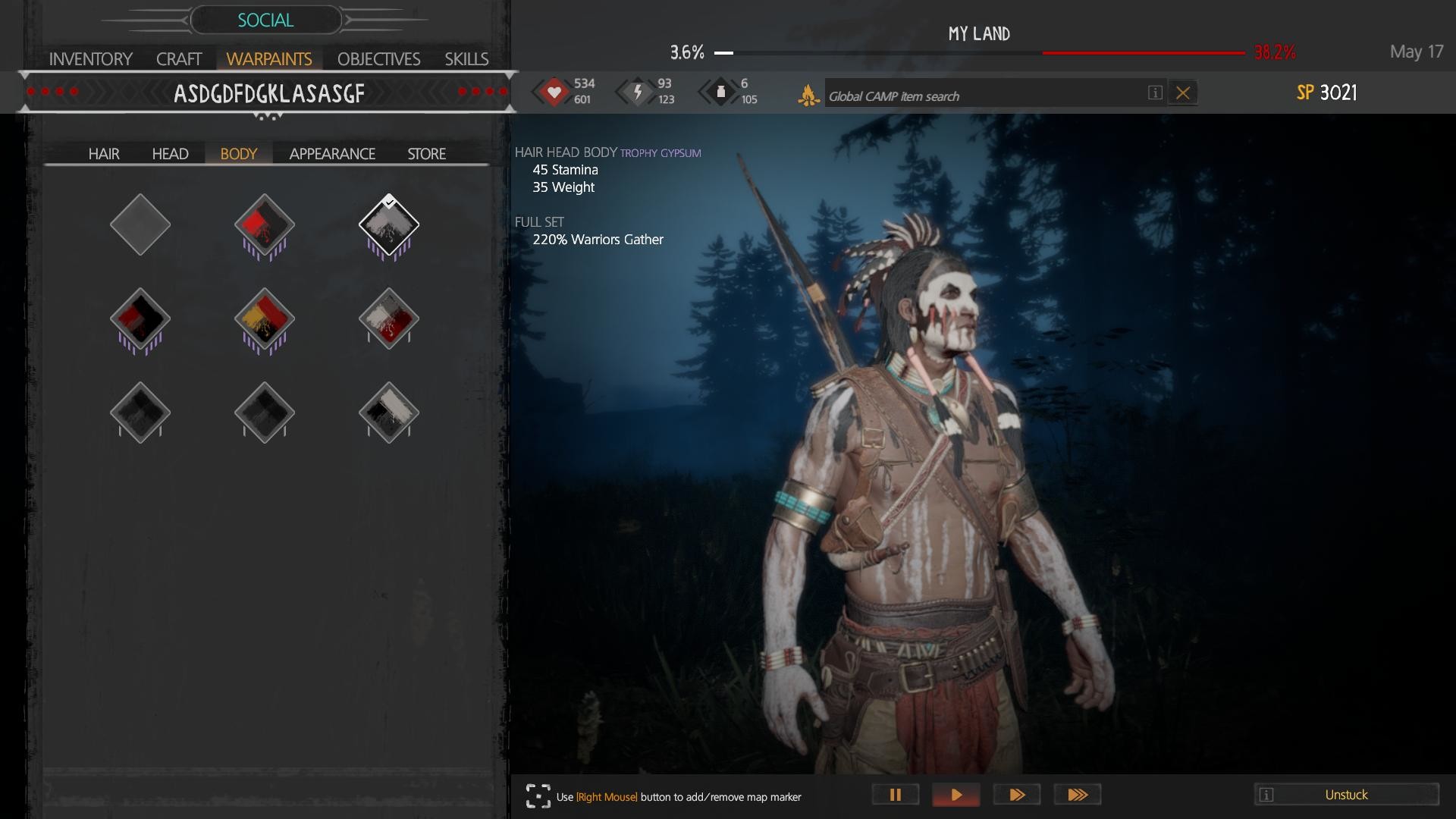Clear the search with the X button

[1182, 93]
